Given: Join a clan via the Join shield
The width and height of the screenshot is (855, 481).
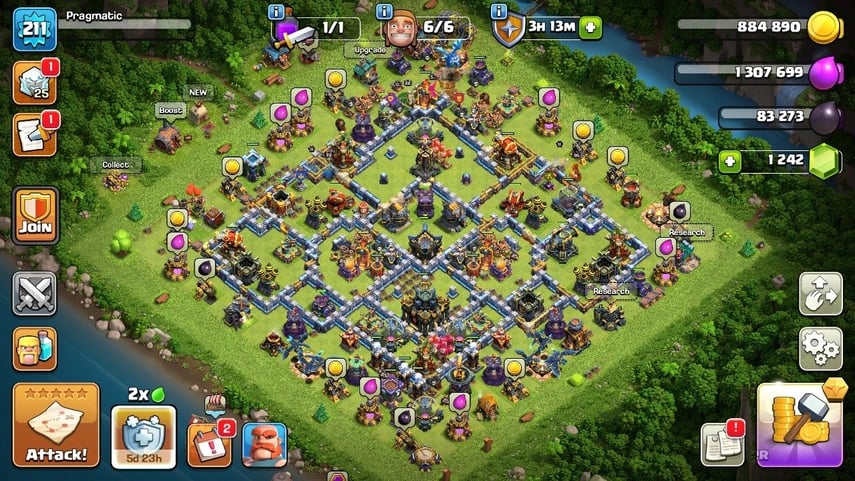Looking at the screenshot, I should 35,216.
